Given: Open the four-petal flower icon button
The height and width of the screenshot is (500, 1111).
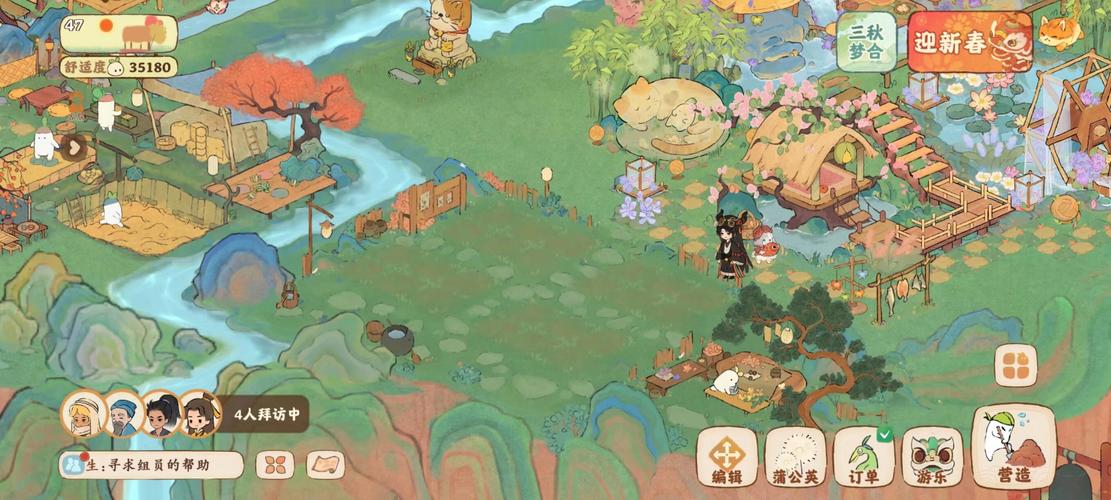Looking at the screenshot, I should point(275,465).
